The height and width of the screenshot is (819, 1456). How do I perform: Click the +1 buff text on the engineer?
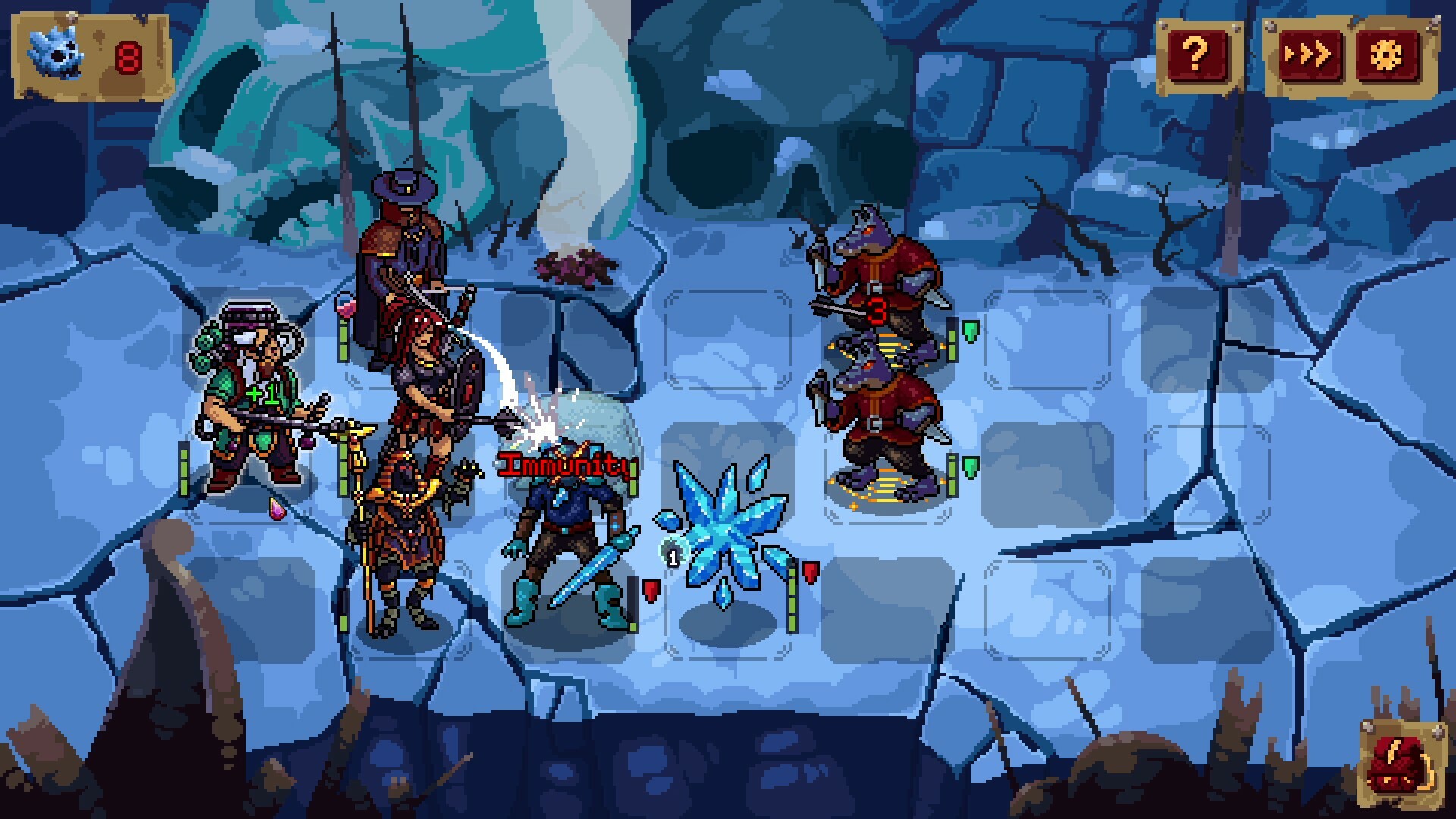[x=262, y=394]
